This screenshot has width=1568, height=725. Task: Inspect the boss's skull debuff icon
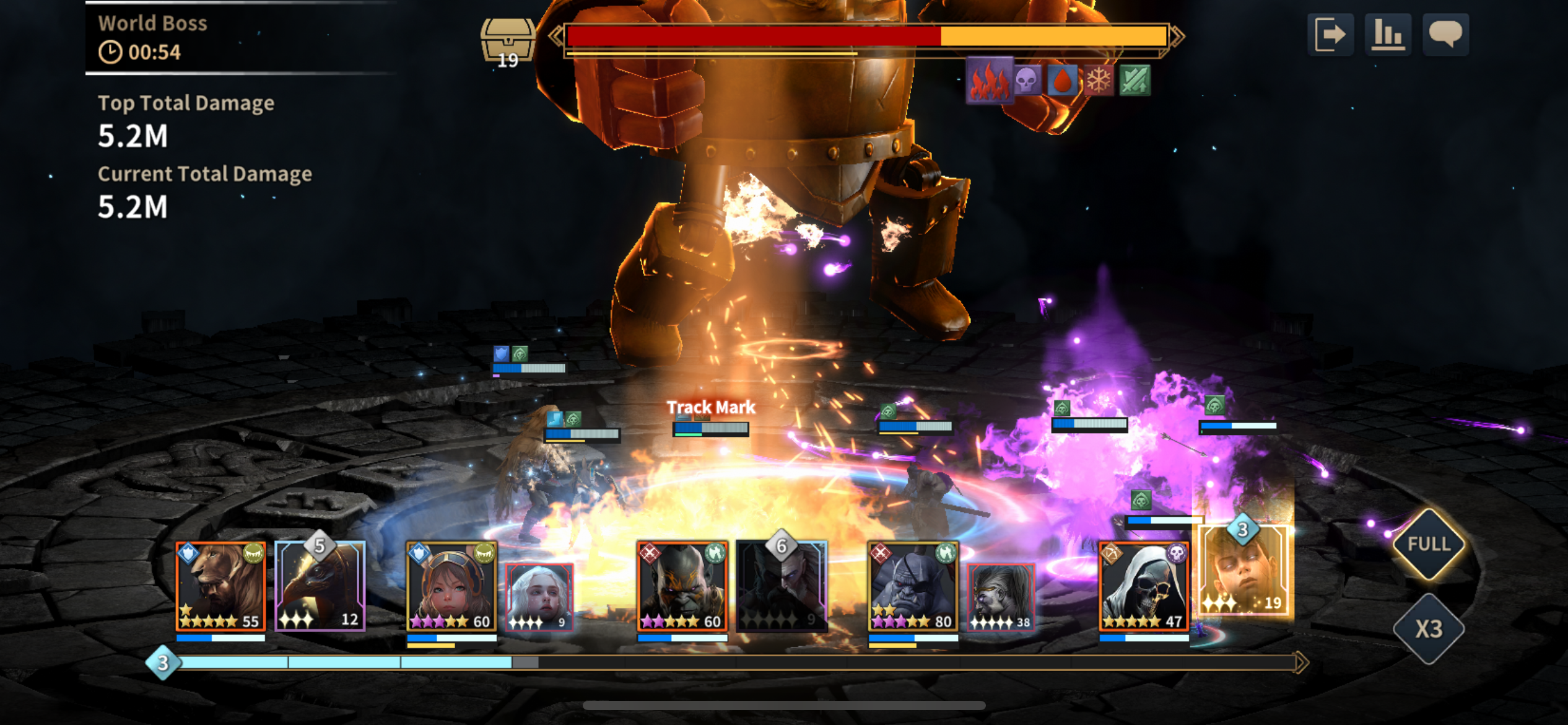(x=1027, y=81)
